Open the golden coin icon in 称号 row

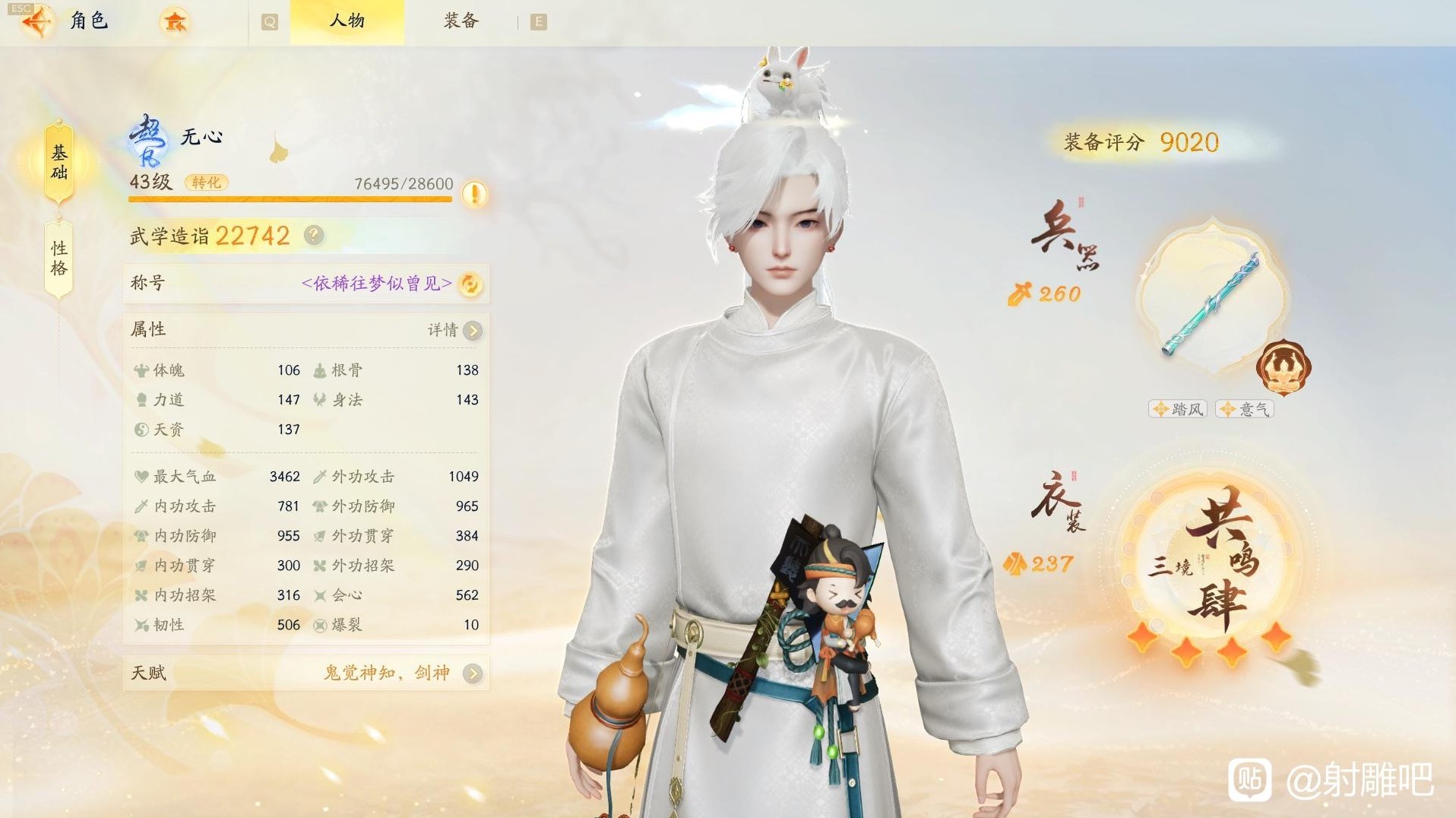[x=470, y=283]
